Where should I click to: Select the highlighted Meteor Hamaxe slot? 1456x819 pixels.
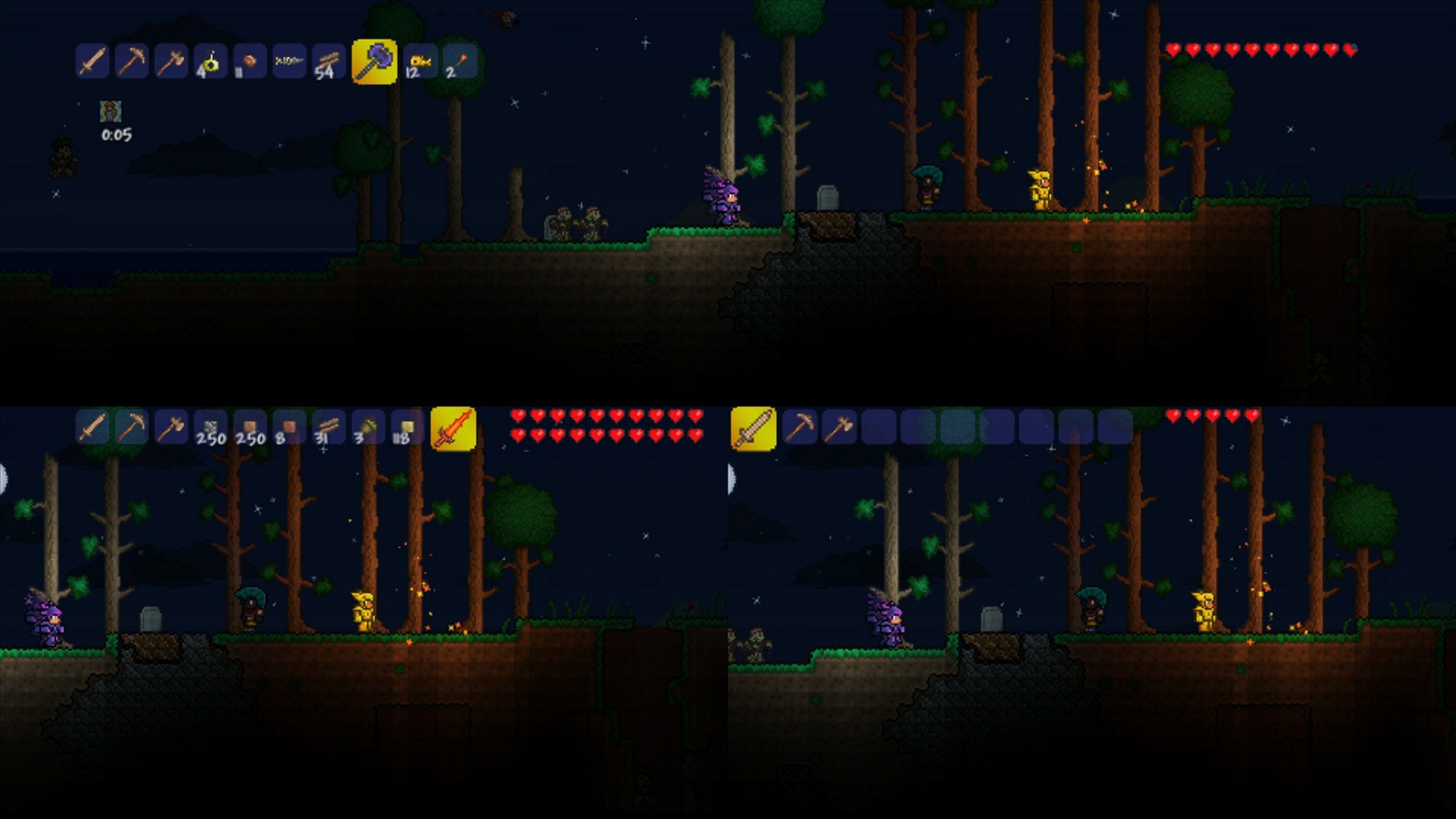[x=375, y=62]
